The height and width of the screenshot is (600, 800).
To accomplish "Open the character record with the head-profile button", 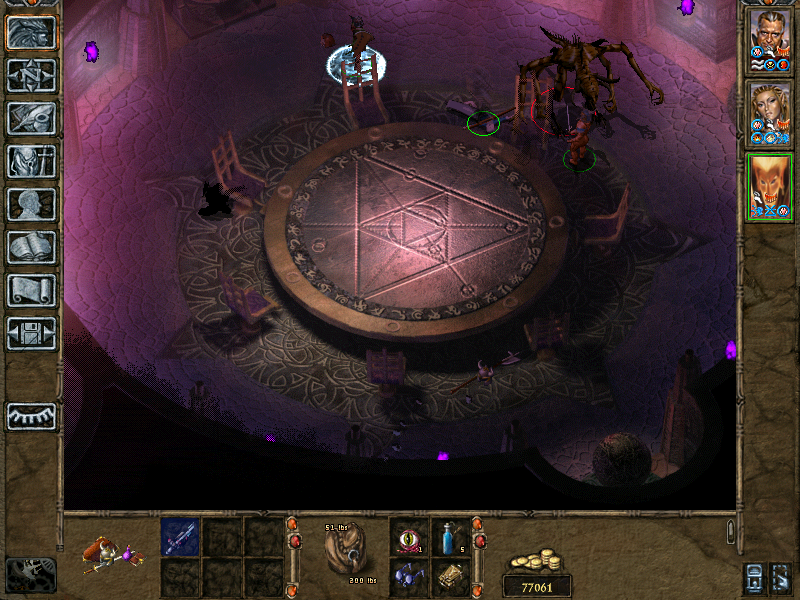I will 32,204.
